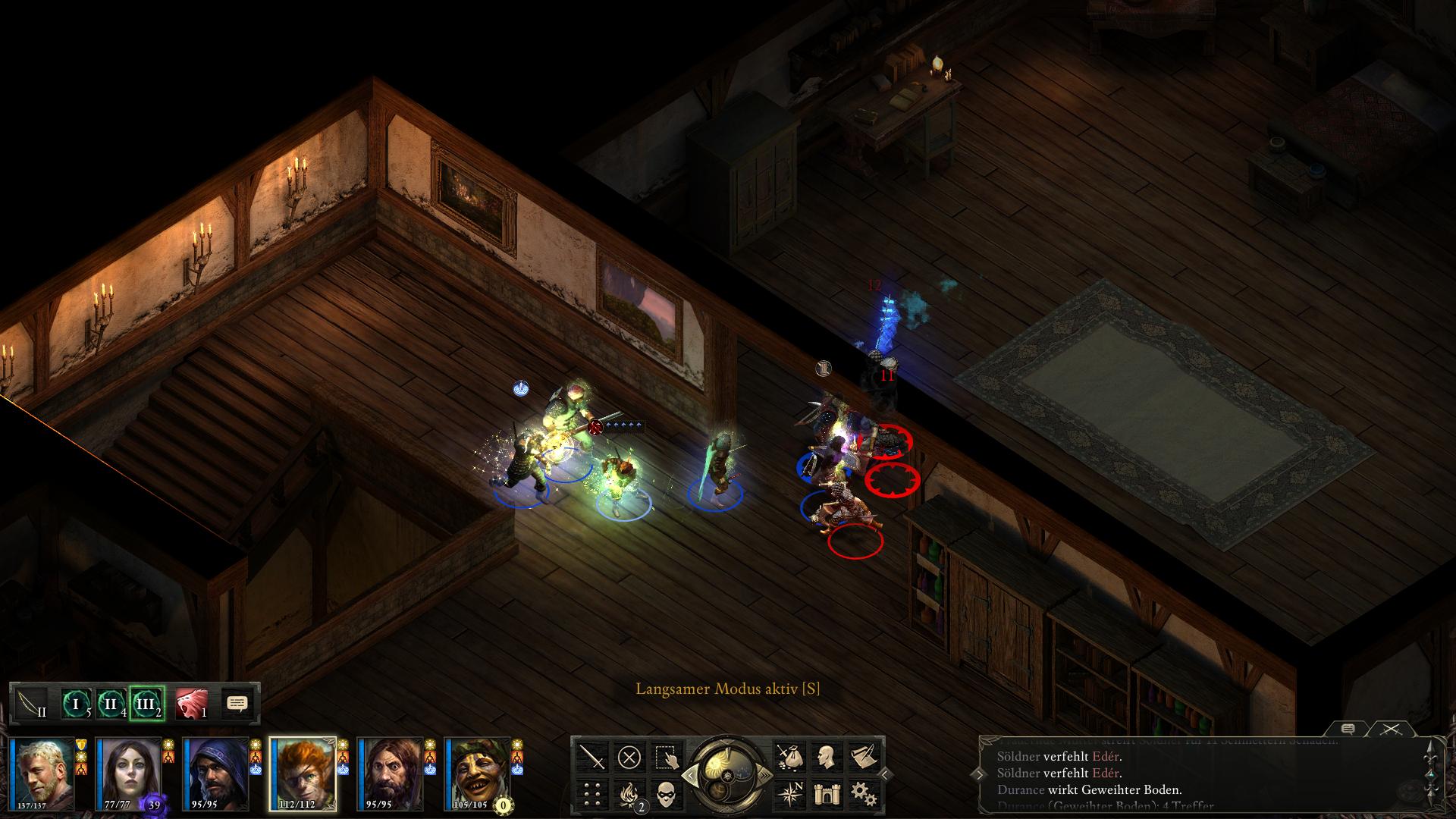Open the inventory loot bag

[789, 757]
